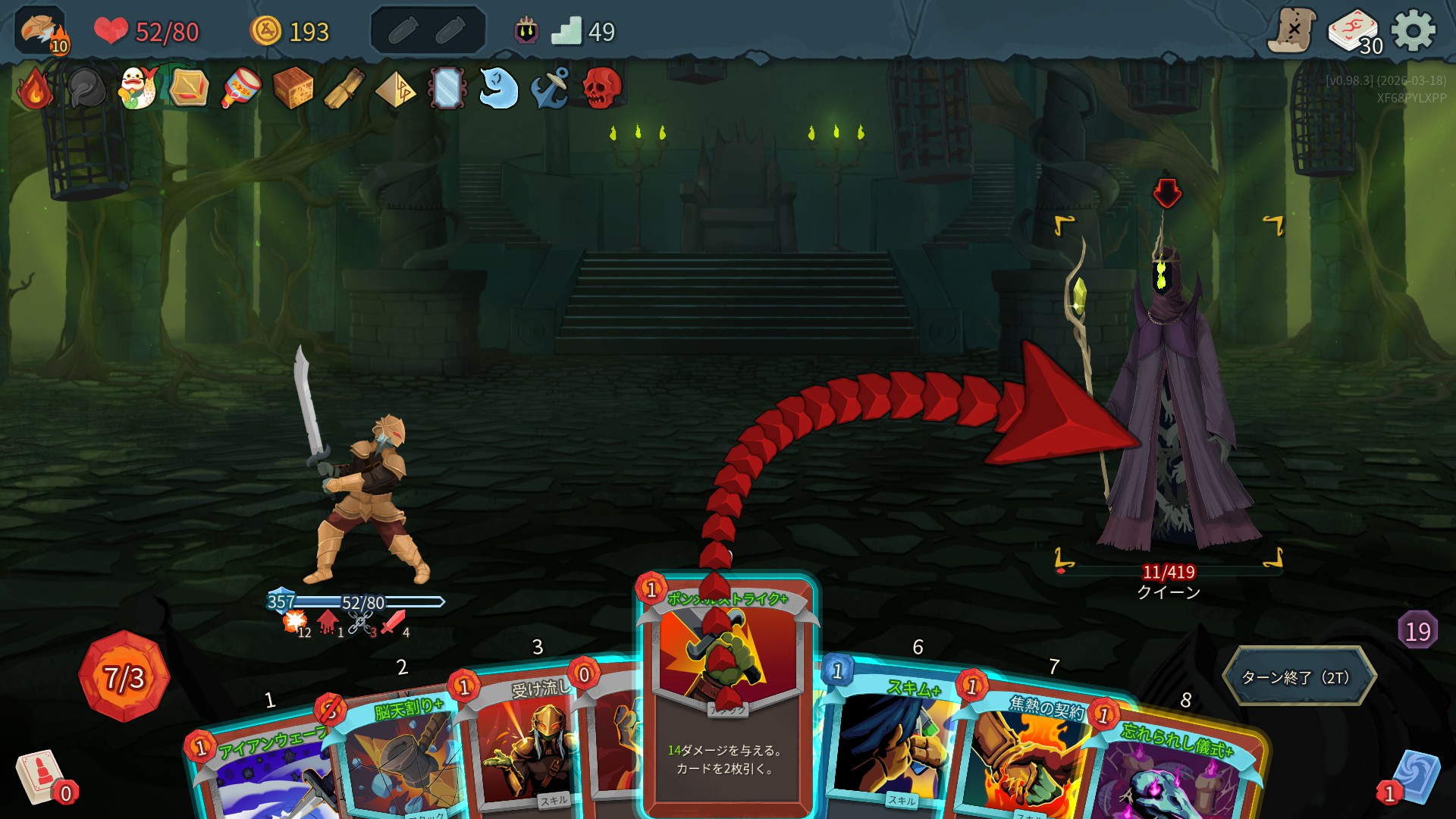This screenshot has height=819, width=1456.
Task: Inspect the anchor relic
Action: click(550, 88)
